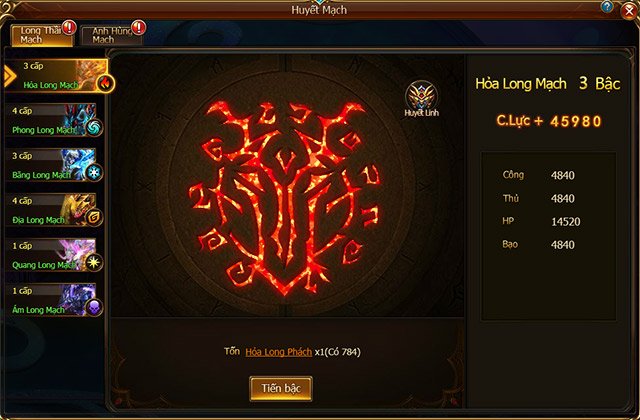Open the Anh Hùng Mạch tab
The height and width of the screenshot is (420, 640).
111,36
